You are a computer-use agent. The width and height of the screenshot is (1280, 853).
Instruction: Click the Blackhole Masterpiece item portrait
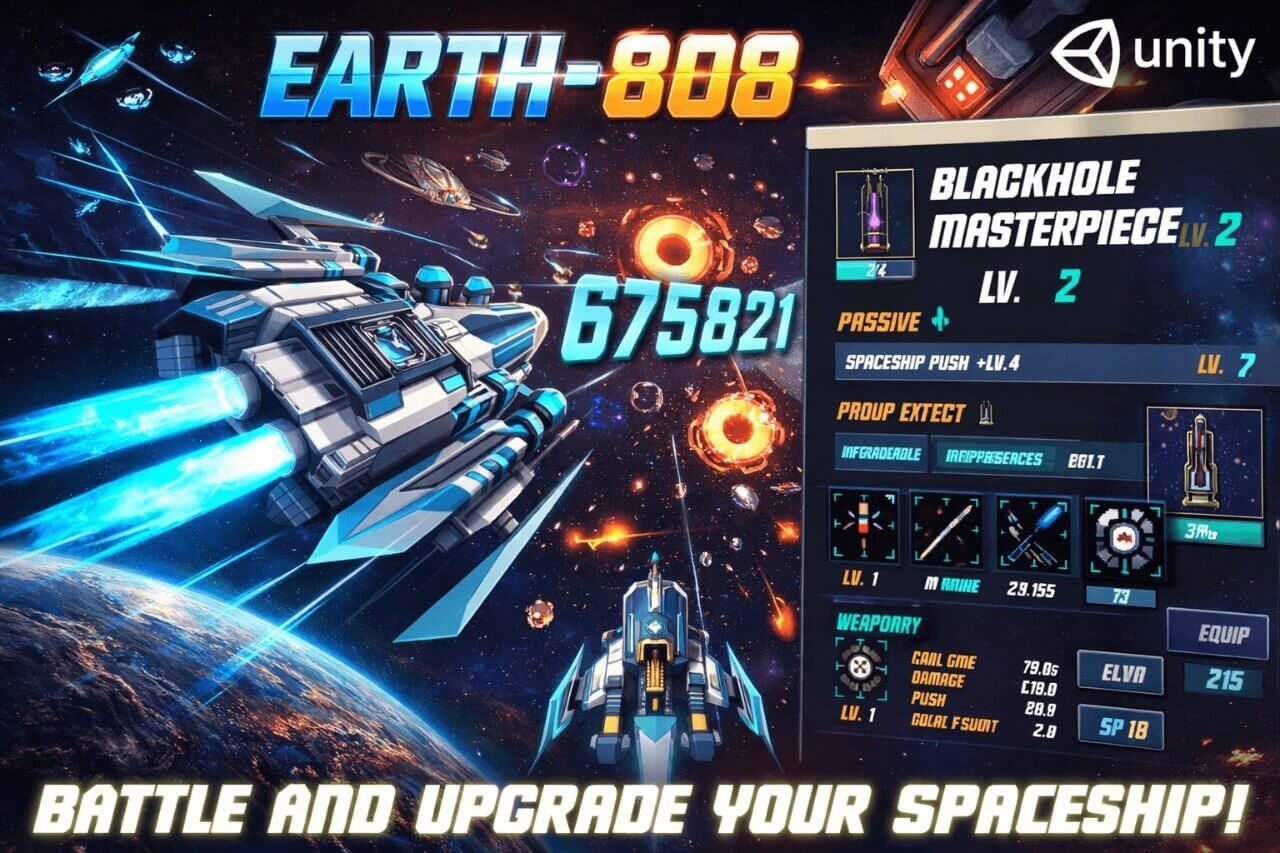(x=873, y=212)
